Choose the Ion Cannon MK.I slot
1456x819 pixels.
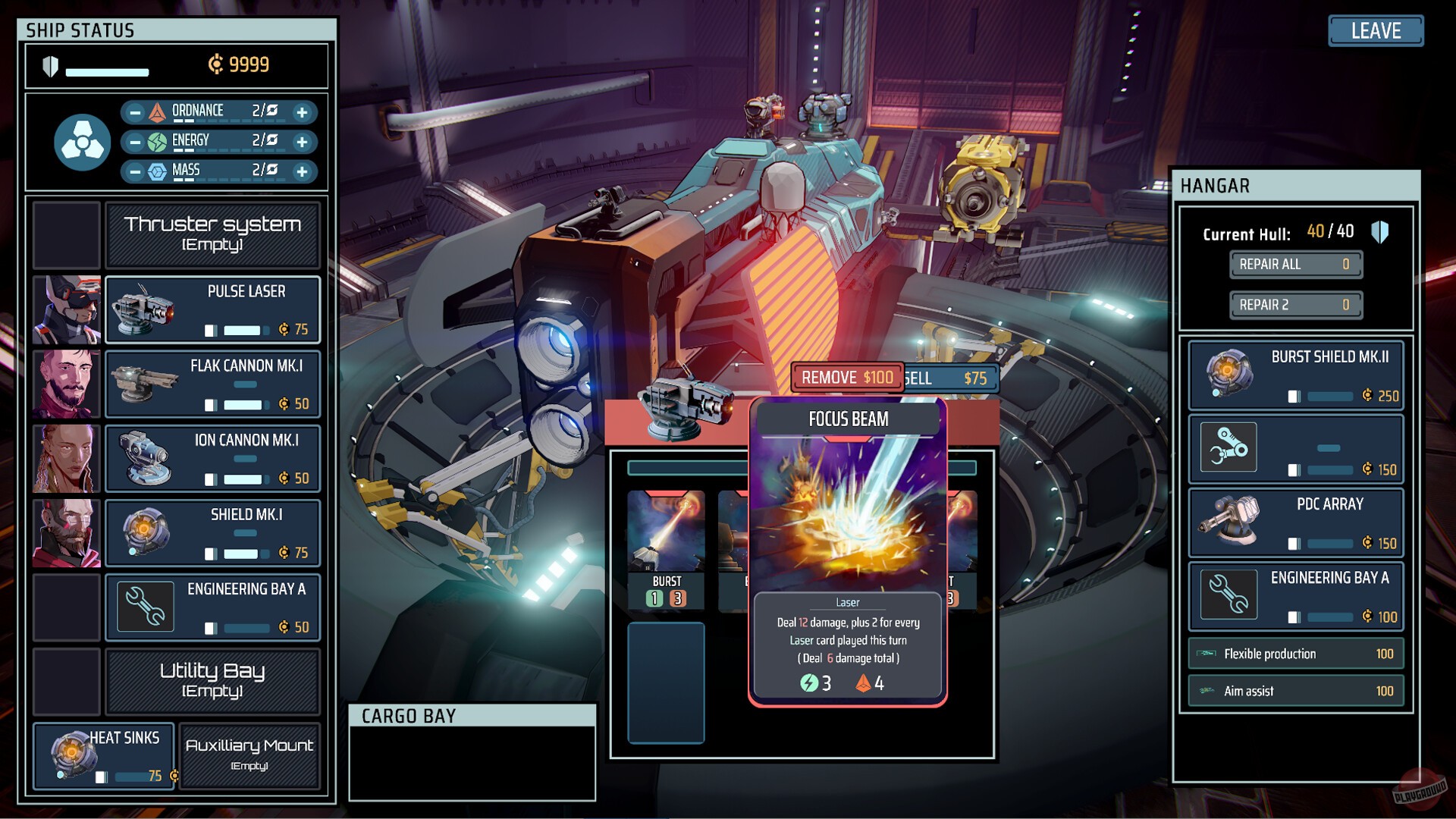coord(212,458)
